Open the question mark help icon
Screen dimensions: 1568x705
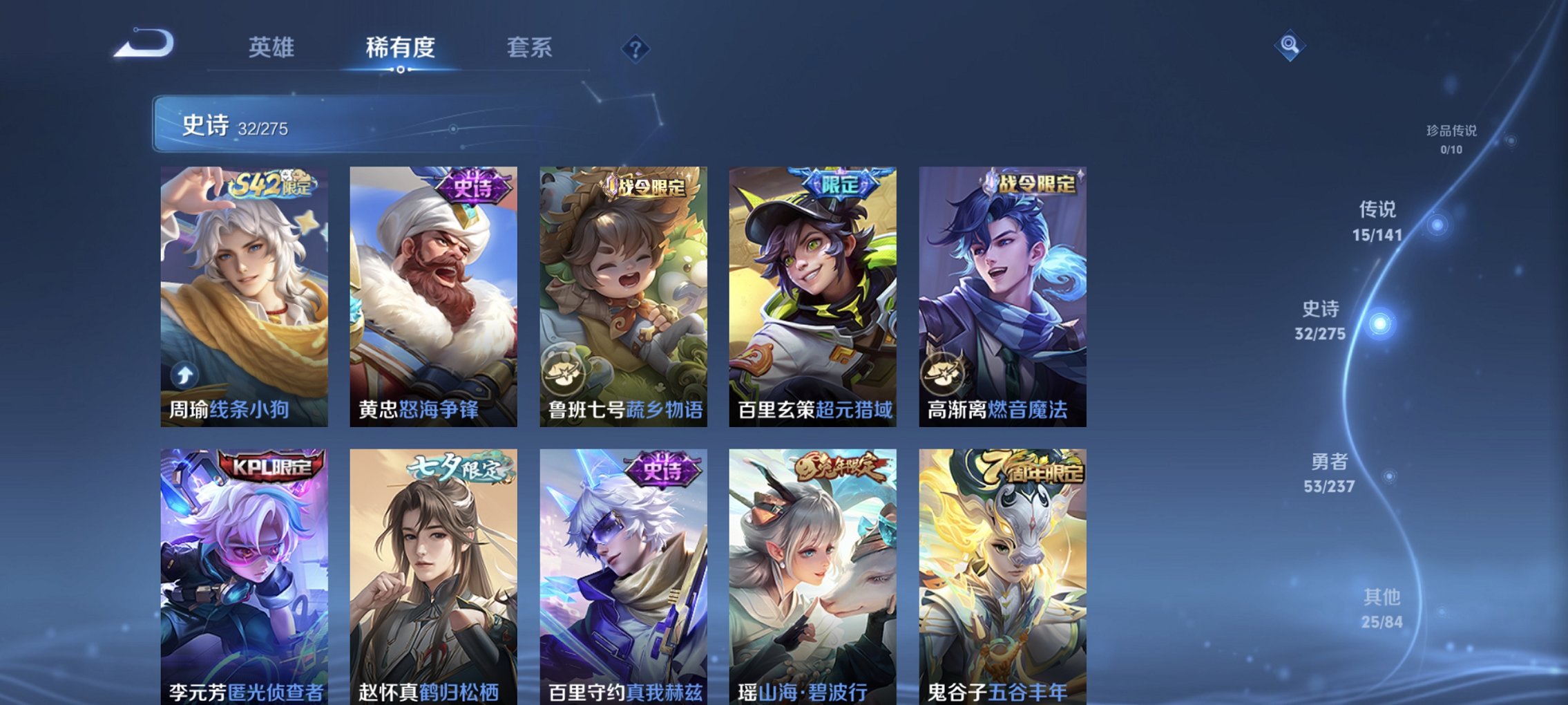(x=636, y=48)
